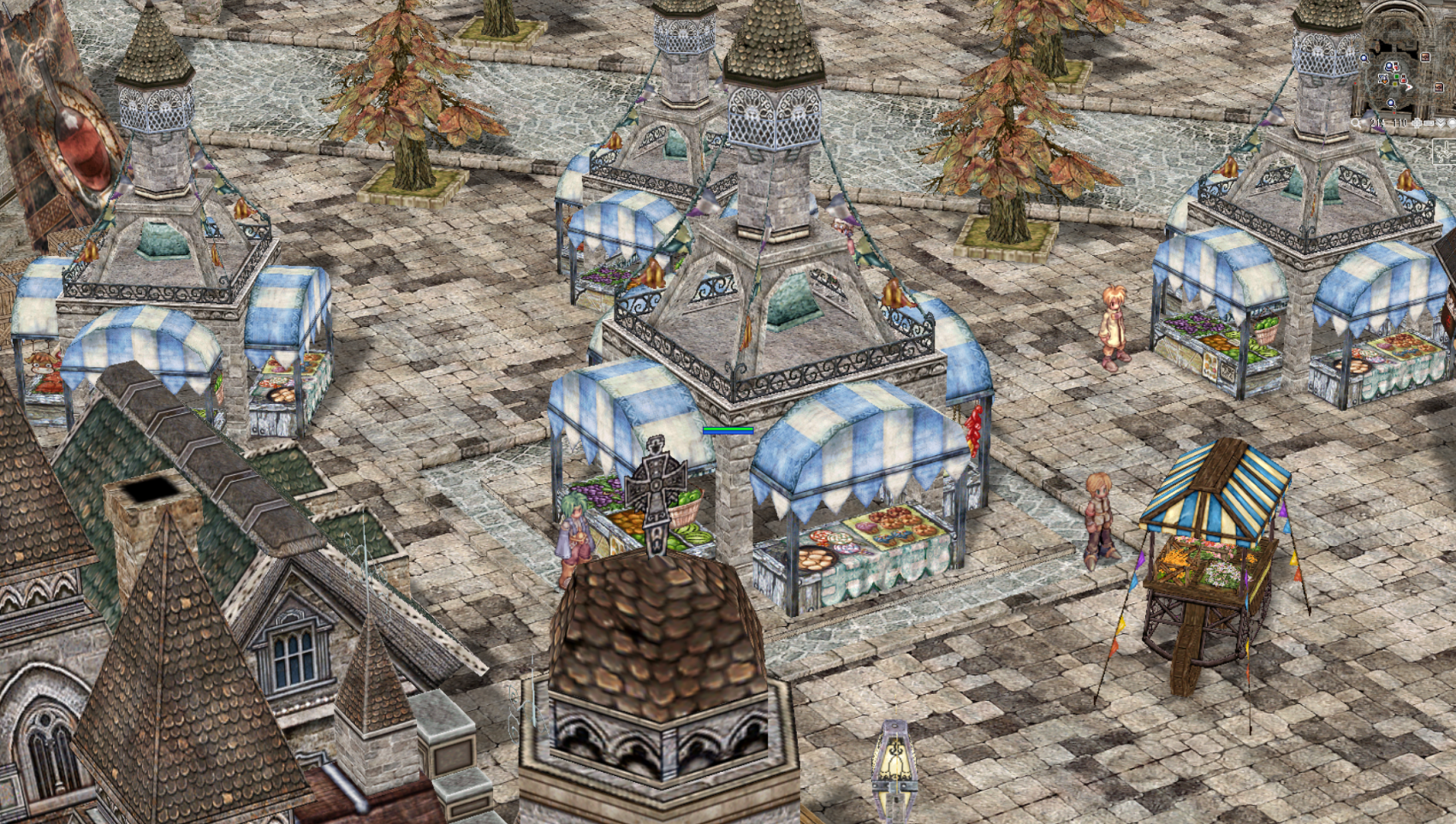Zoom in the minimap with plus button
The height and width of the screenshot is (824, 1456).
coord(1417,123)
